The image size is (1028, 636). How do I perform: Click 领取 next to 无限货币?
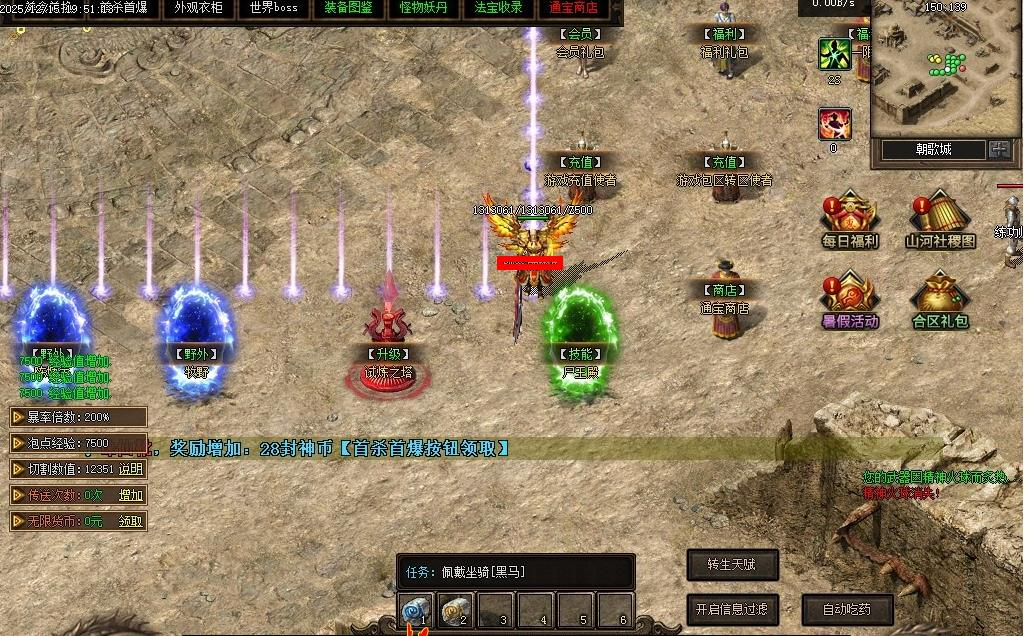(x=131, y=521)
